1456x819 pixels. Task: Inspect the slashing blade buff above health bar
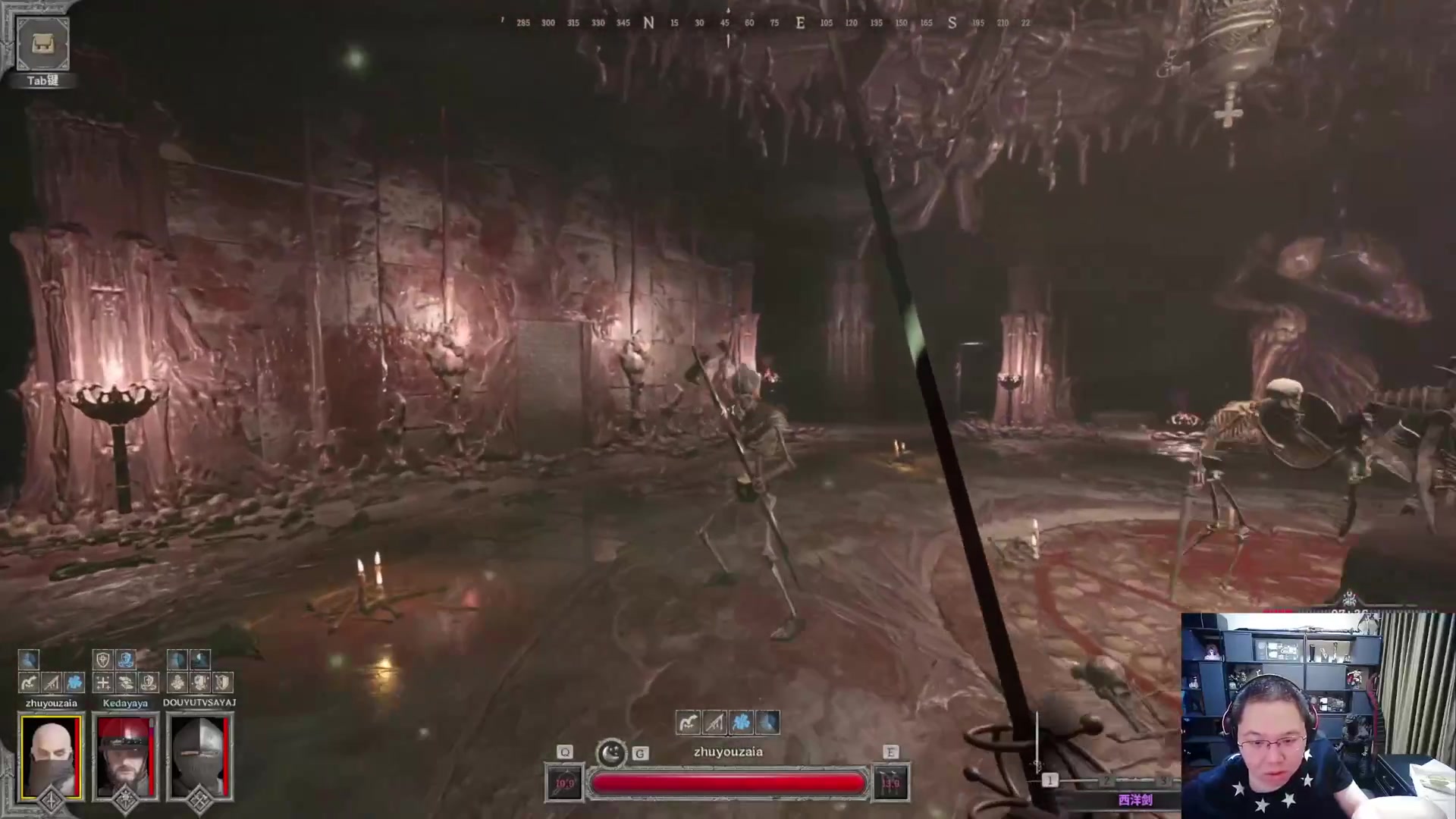(x=714, y=722)
